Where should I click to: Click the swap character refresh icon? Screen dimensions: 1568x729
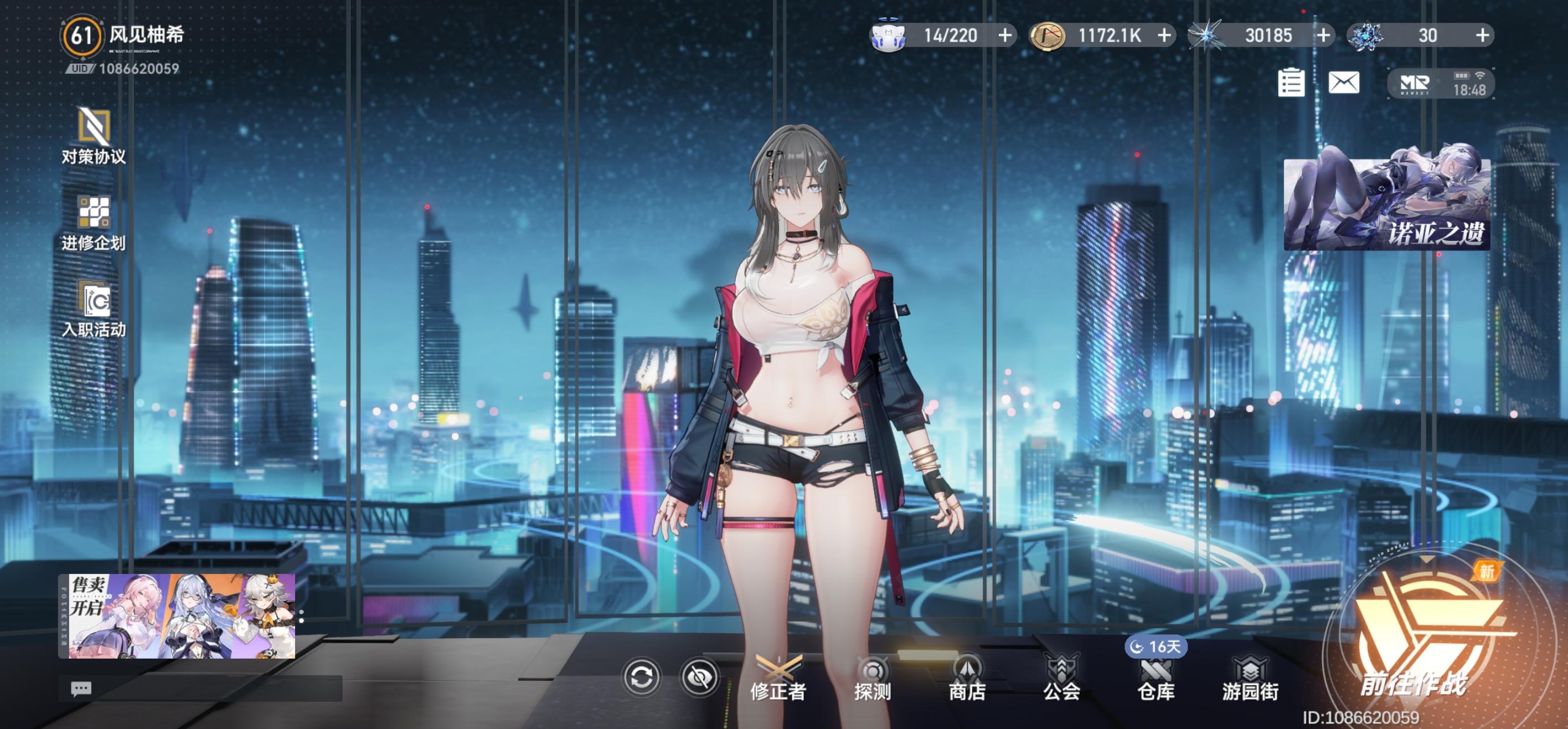pyautogui.click(x=641, y=677)
